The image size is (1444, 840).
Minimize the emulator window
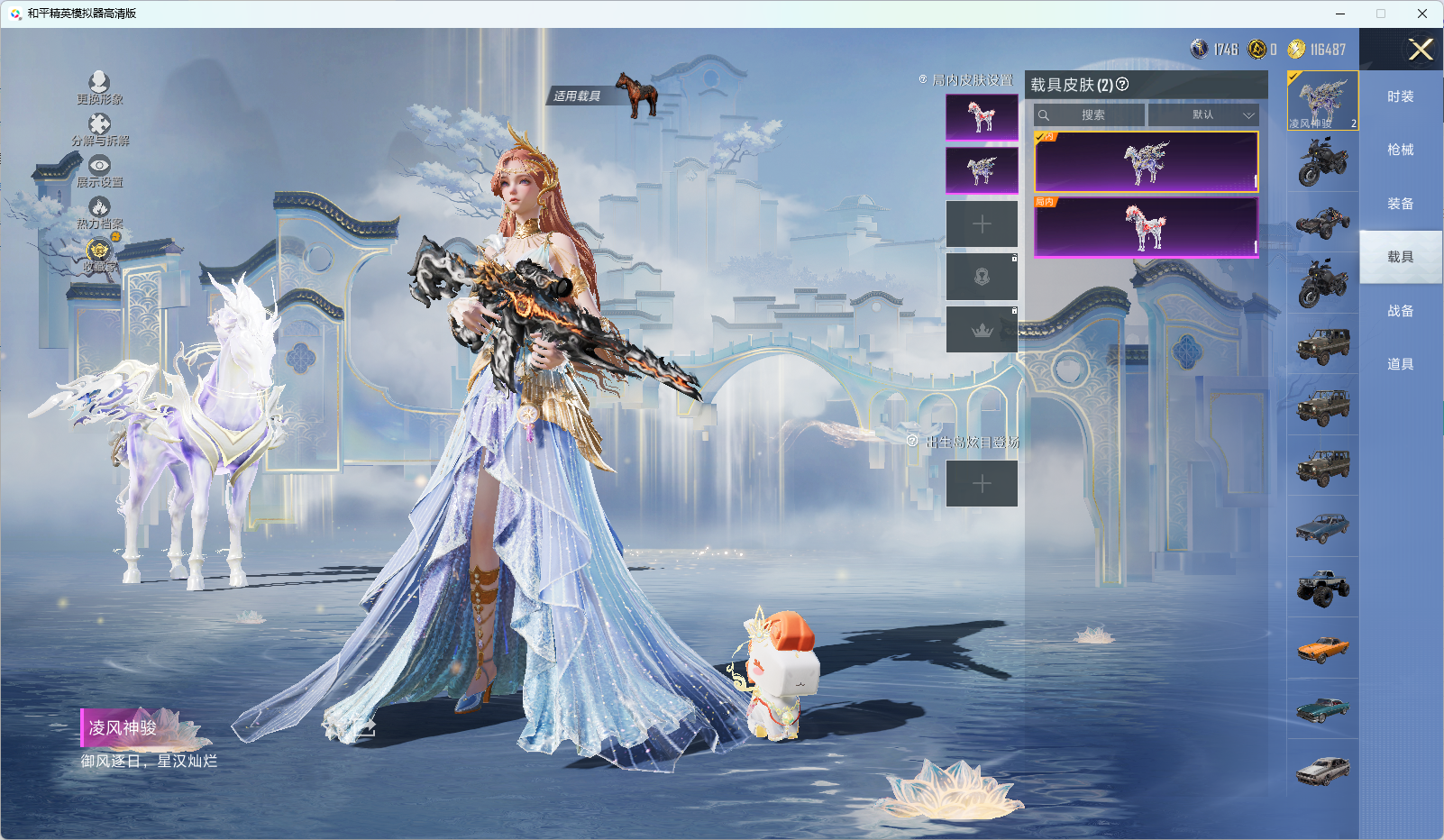click(x=1339, y=14)
